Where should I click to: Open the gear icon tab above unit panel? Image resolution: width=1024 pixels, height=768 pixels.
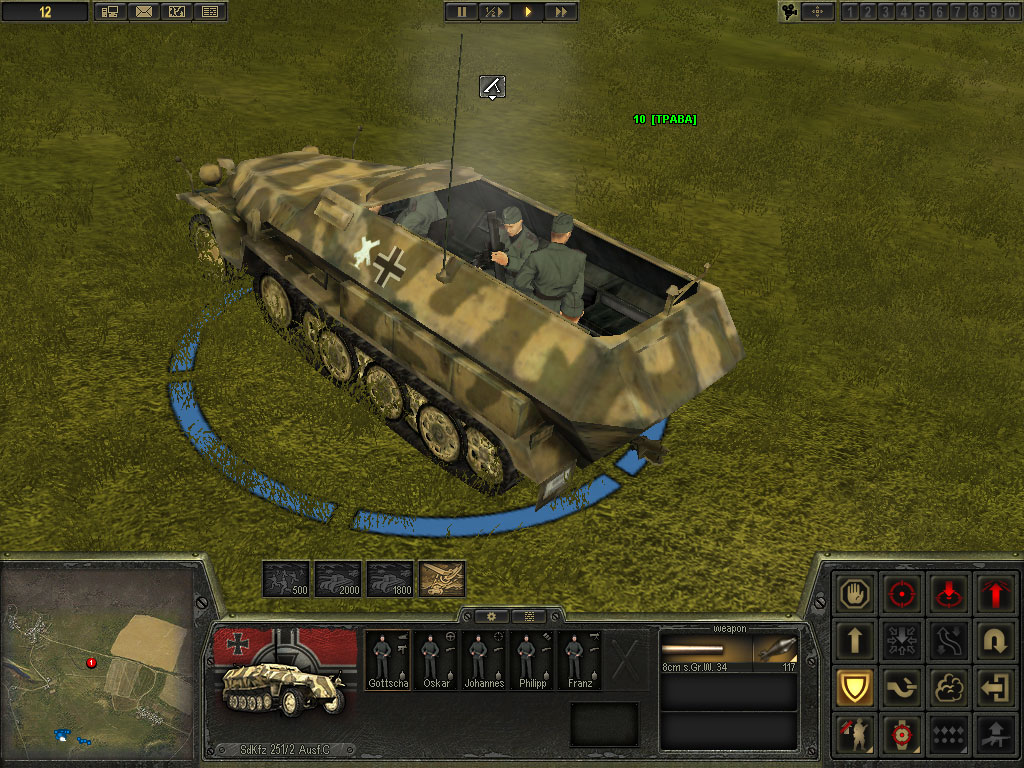point(491,616)
